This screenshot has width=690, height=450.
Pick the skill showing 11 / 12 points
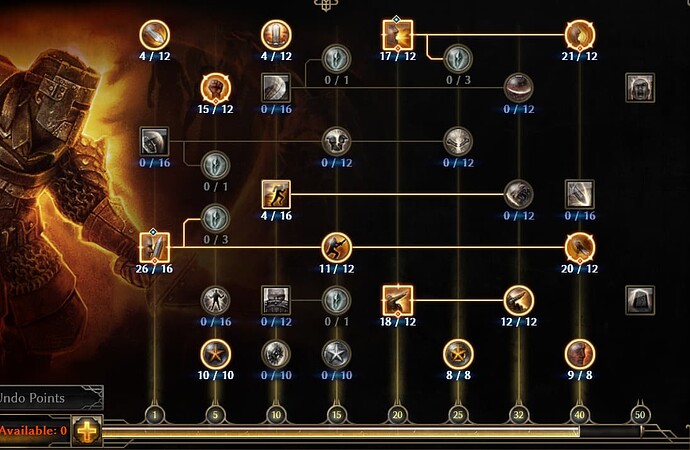[336, 246]
